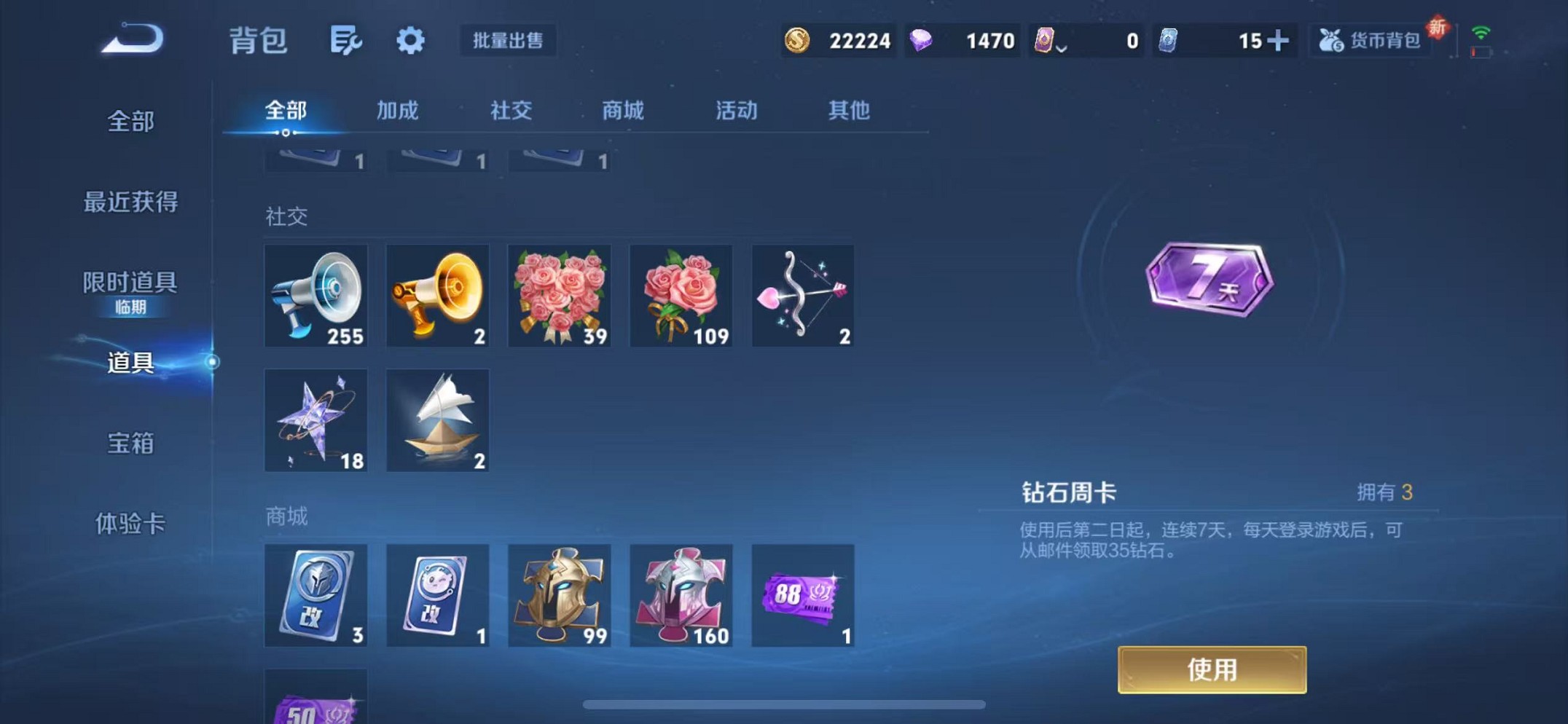Click the 批量出售 button
The image size is (1568, 724).
tap(509, 40)
